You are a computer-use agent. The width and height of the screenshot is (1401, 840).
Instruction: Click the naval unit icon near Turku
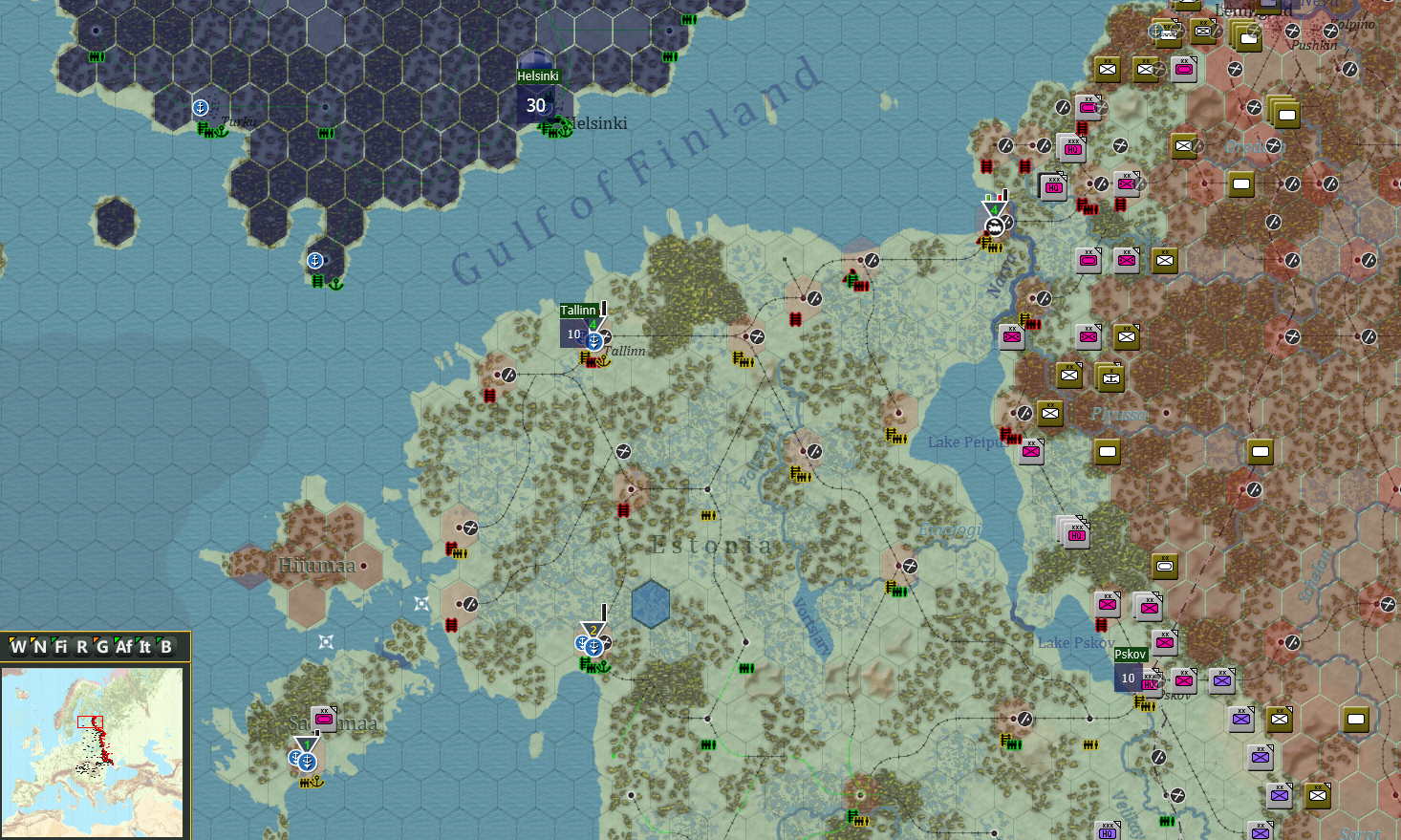199,107
